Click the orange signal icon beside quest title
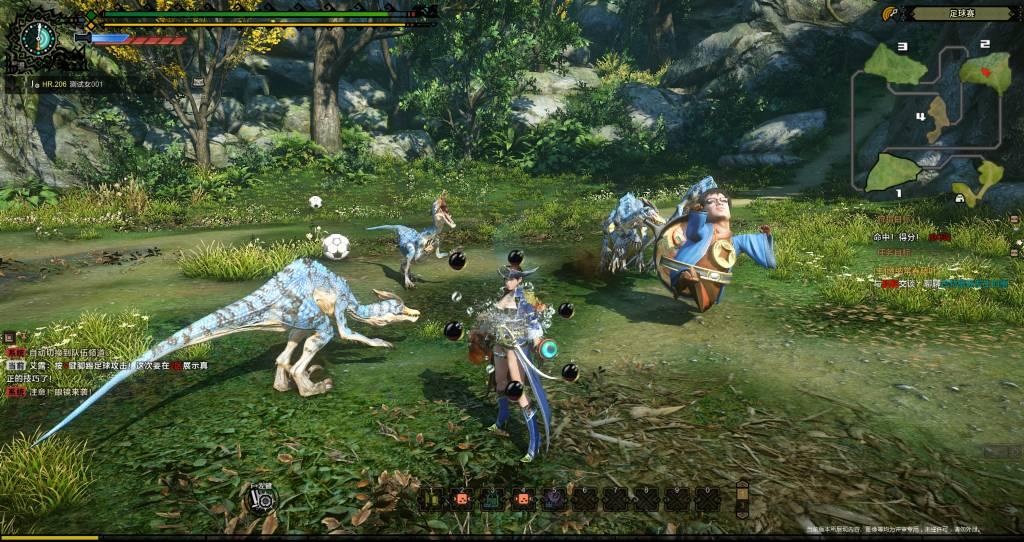This screenshot has width=1024, height=542. (889, 13)
